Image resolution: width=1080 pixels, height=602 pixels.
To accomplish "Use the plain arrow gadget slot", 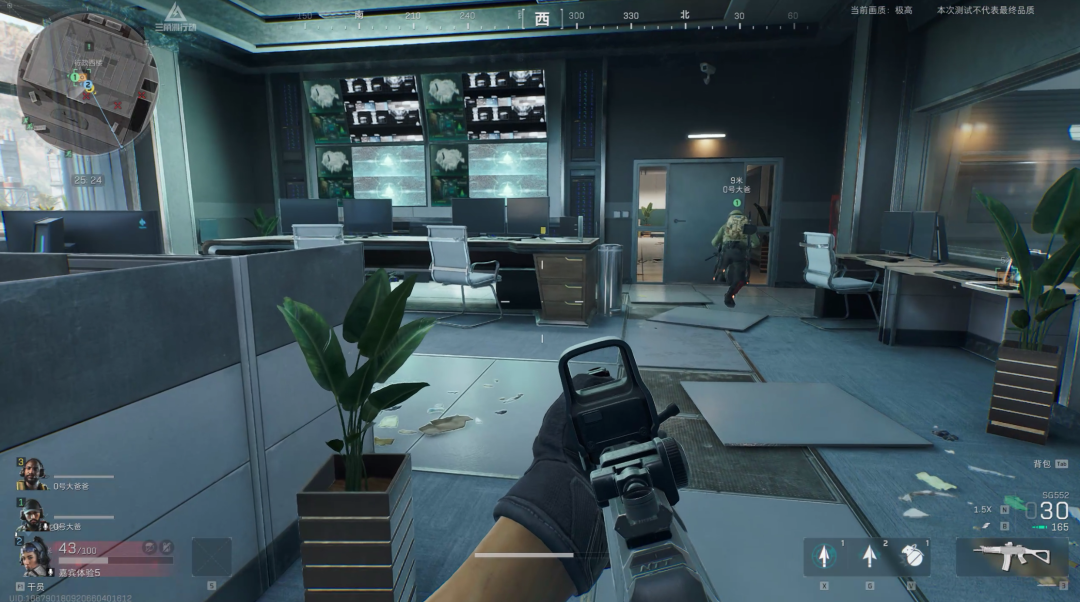I will point(868,556).
